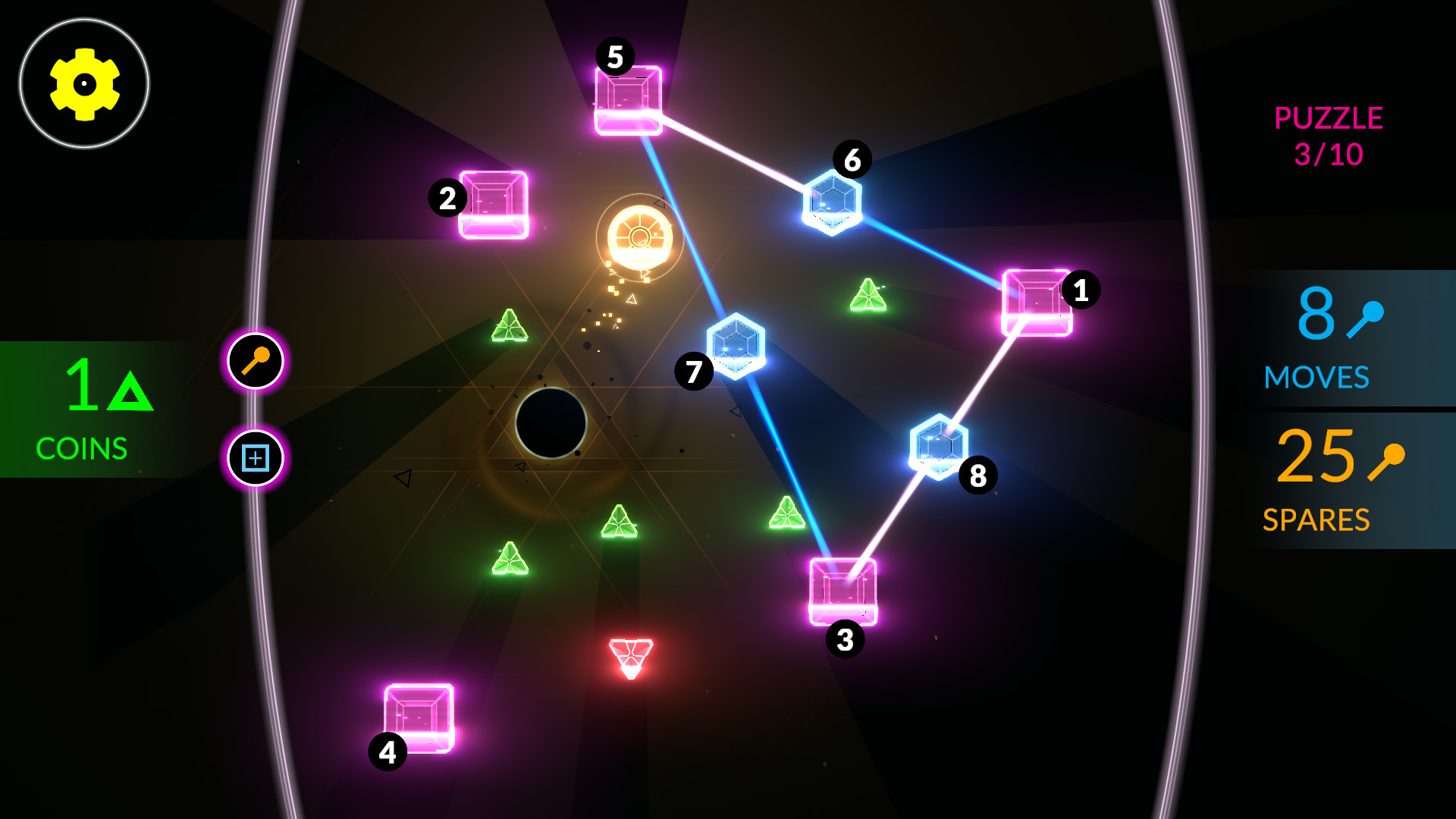
Task: Click the black hole in the center
Action: [x=551, y=422]
